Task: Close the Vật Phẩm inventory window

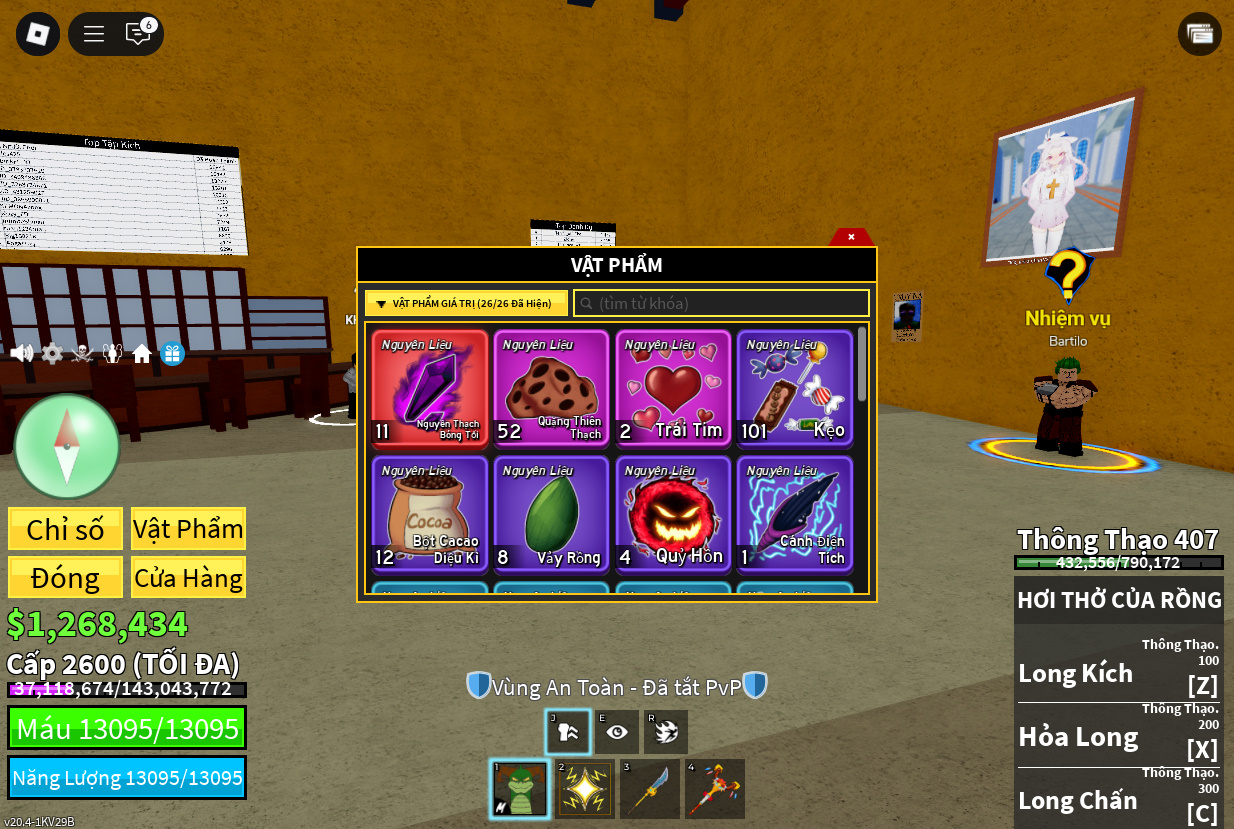Action: (851, 237)
